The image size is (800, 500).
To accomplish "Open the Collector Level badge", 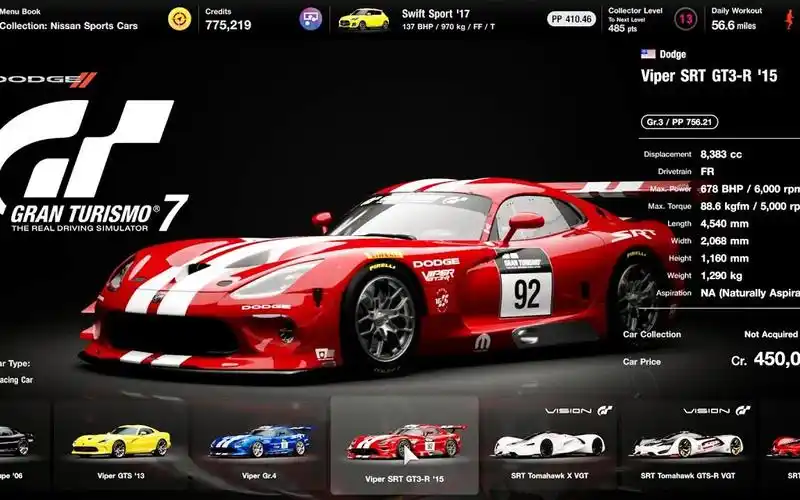I will click(x=657, y=18).
